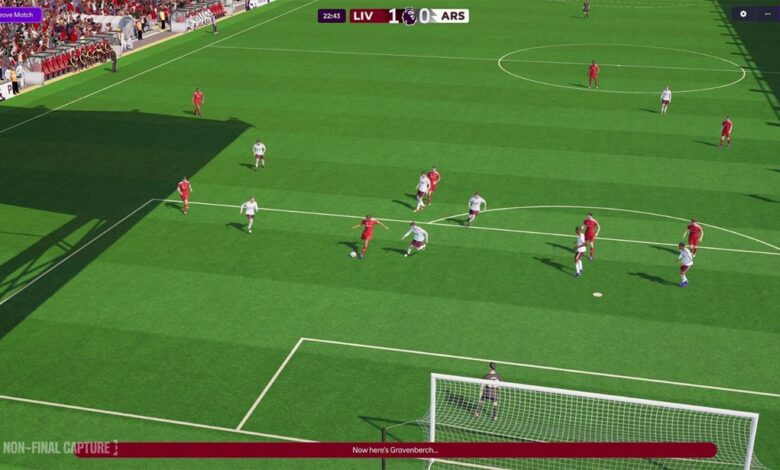Open the gear settings icon
The image size is (780, 470).
(743, 14)
